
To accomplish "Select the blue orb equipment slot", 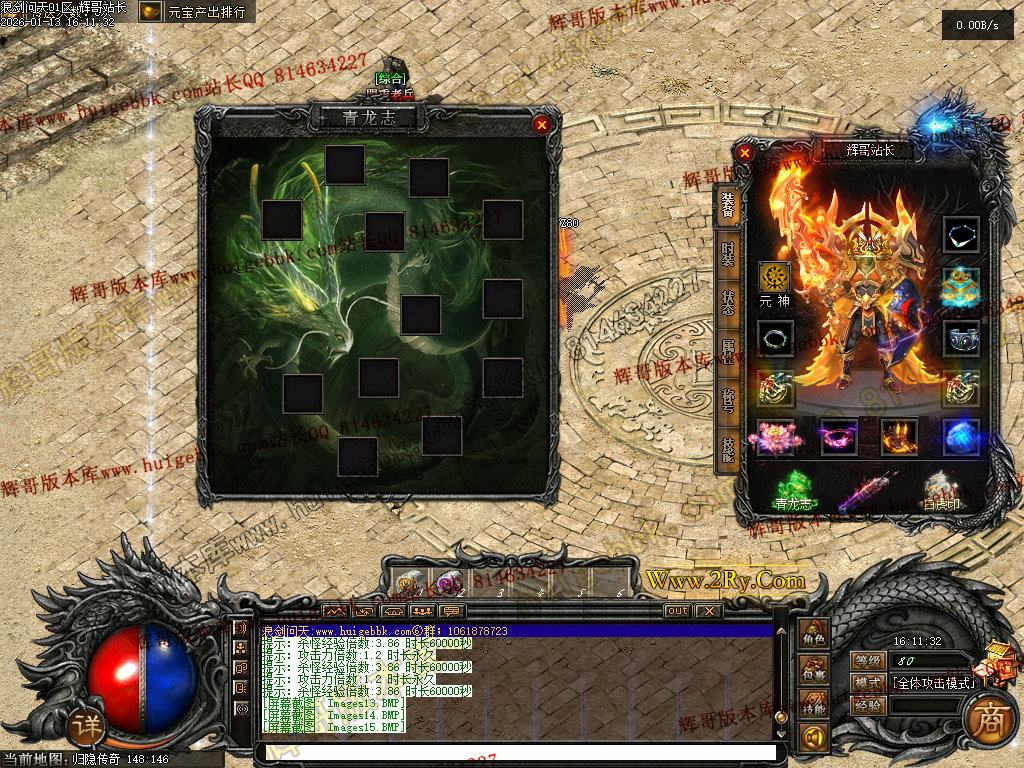I will (961, 438).
